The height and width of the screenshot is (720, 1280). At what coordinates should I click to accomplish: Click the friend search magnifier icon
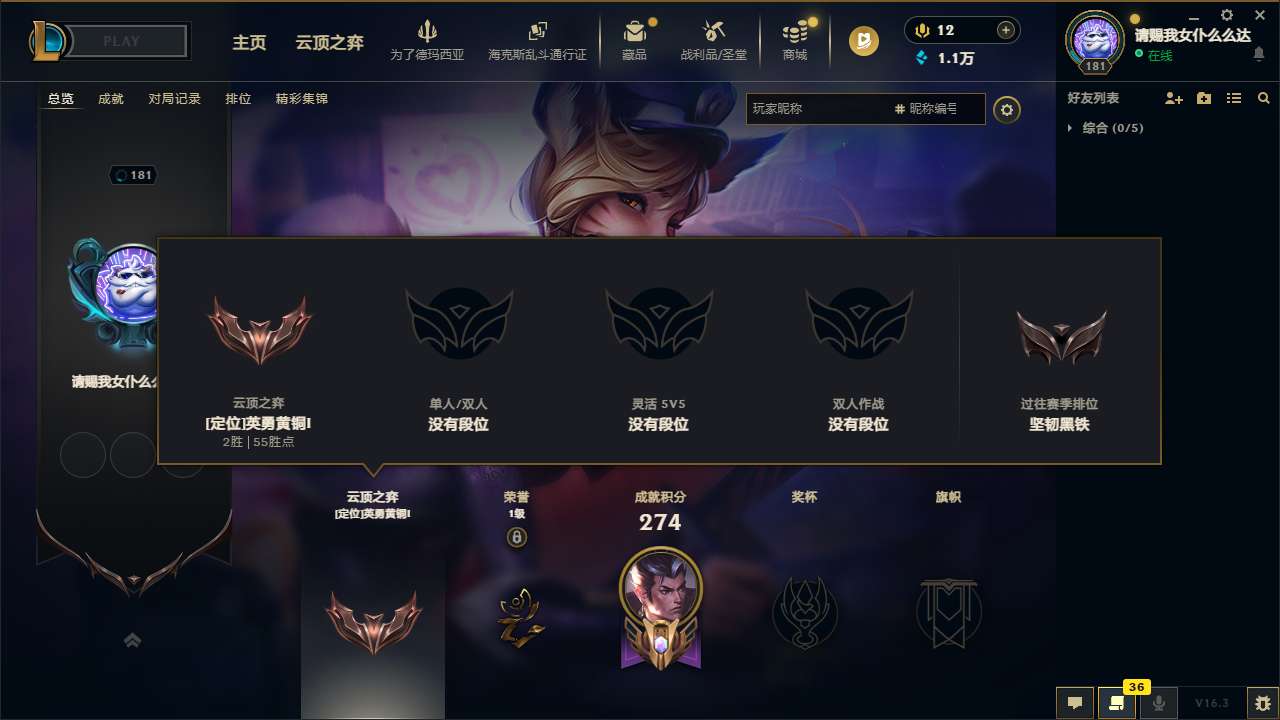tap(1264, 98)
